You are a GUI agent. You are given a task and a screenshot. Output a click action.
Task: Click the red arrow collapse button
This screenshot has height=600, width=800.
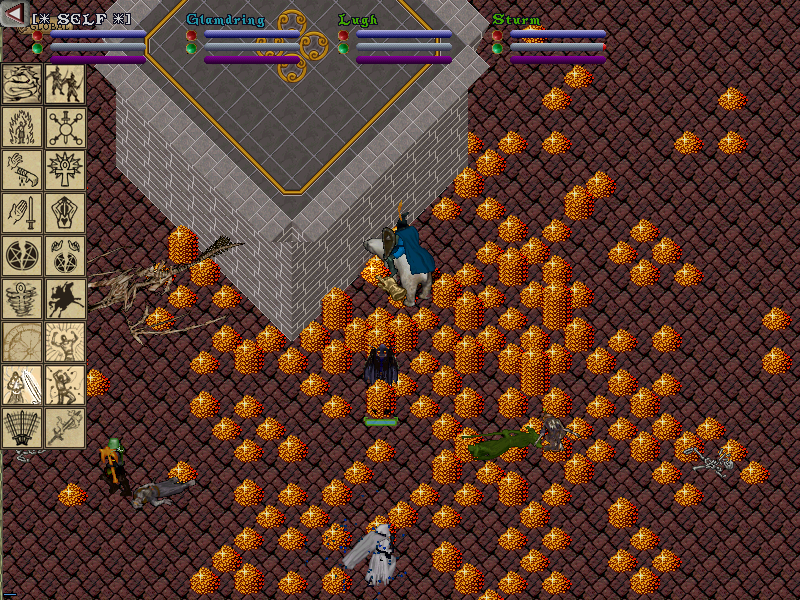(x=15, y=13)
